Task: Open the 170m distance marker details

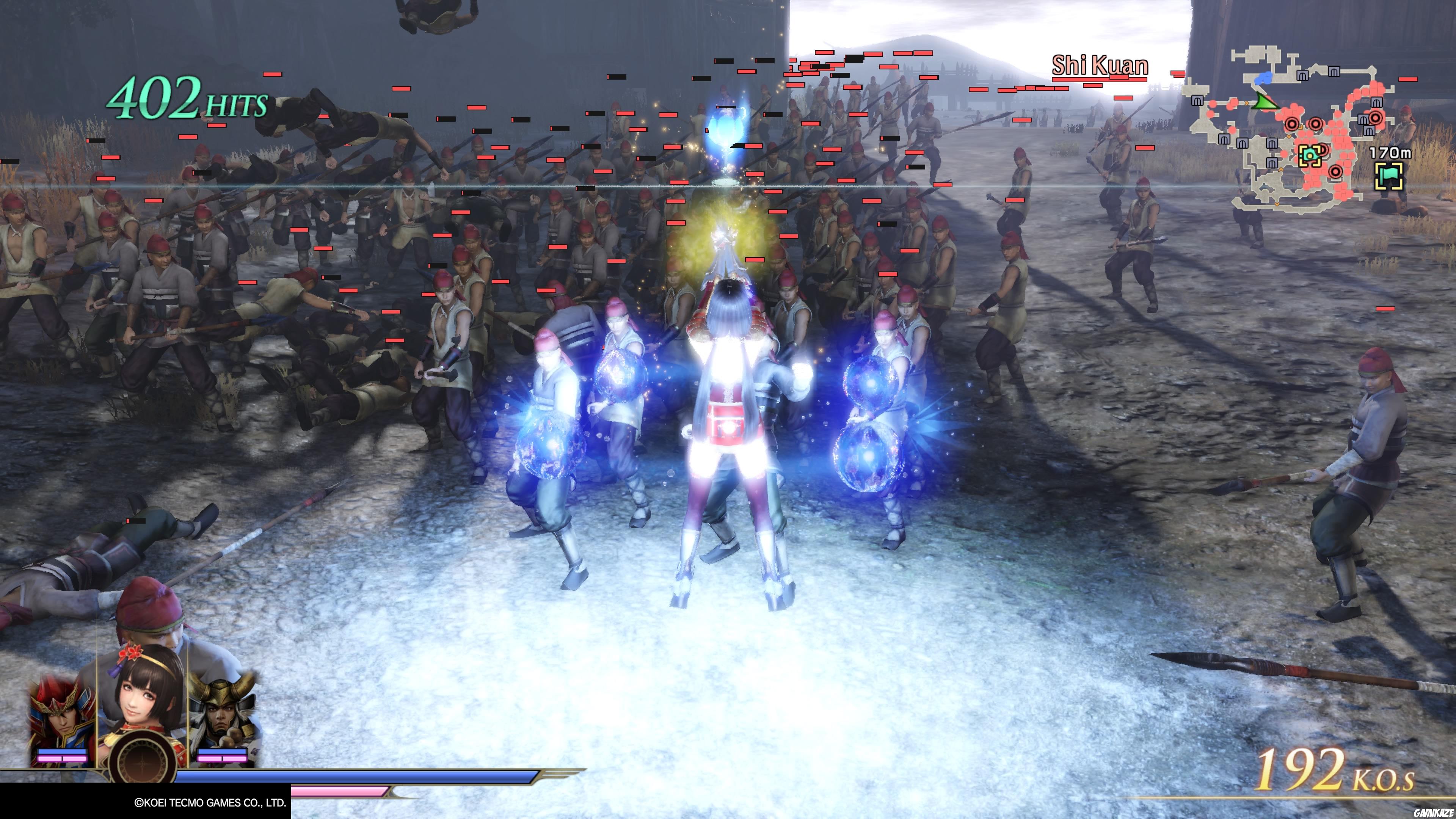Action: pyautogui.click(x=1390, y=153)
